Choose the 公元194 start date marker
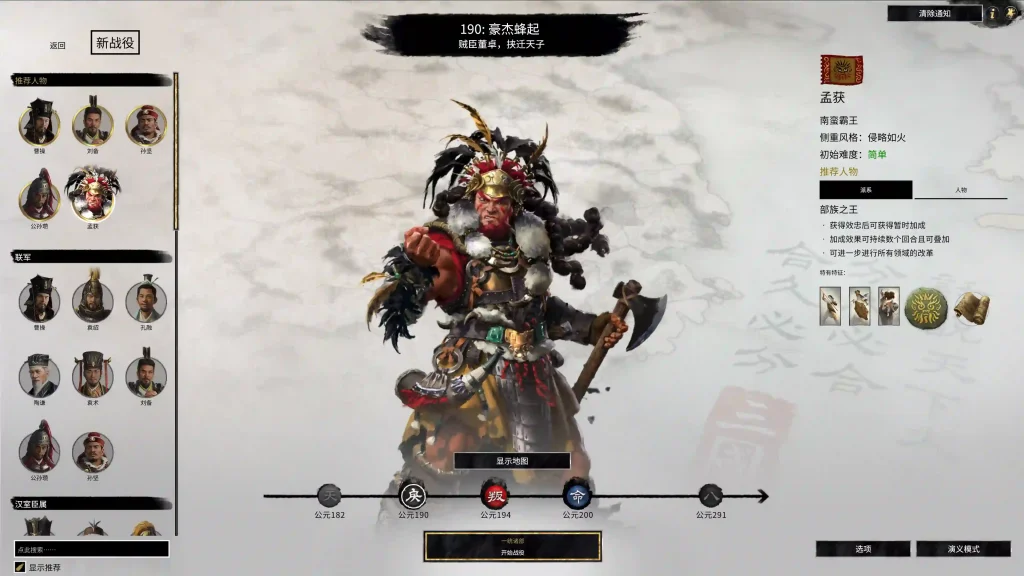This screenshot has height=576, width=1024. click(x=496, y=495)
